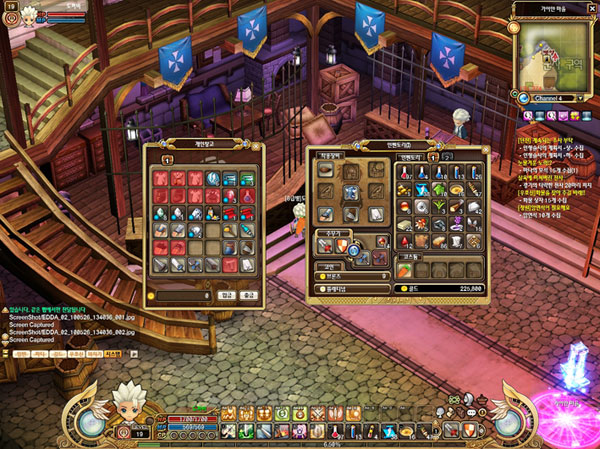
Task: Select the equipped blue armor slot
Action: (x=351, y=193)
